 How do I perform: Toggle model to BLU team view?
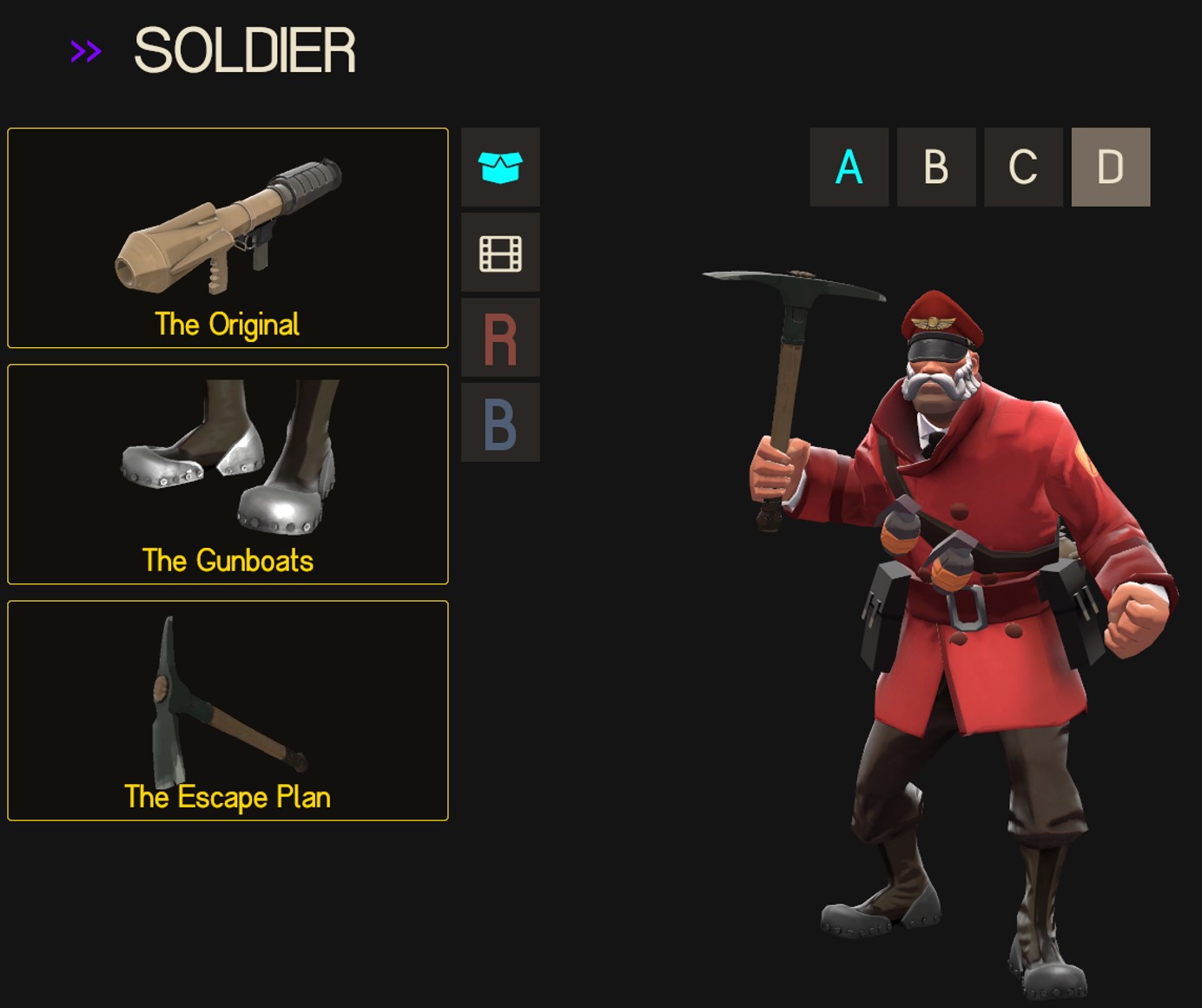coord(500,423)
